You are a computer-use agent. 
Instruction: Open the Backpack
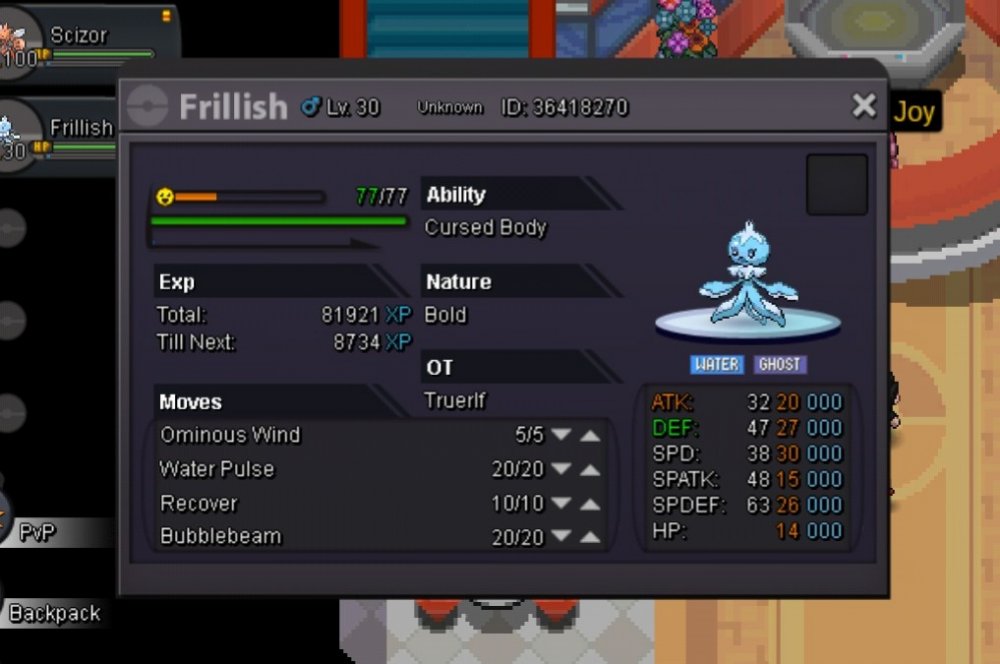(x=54, y=613)
